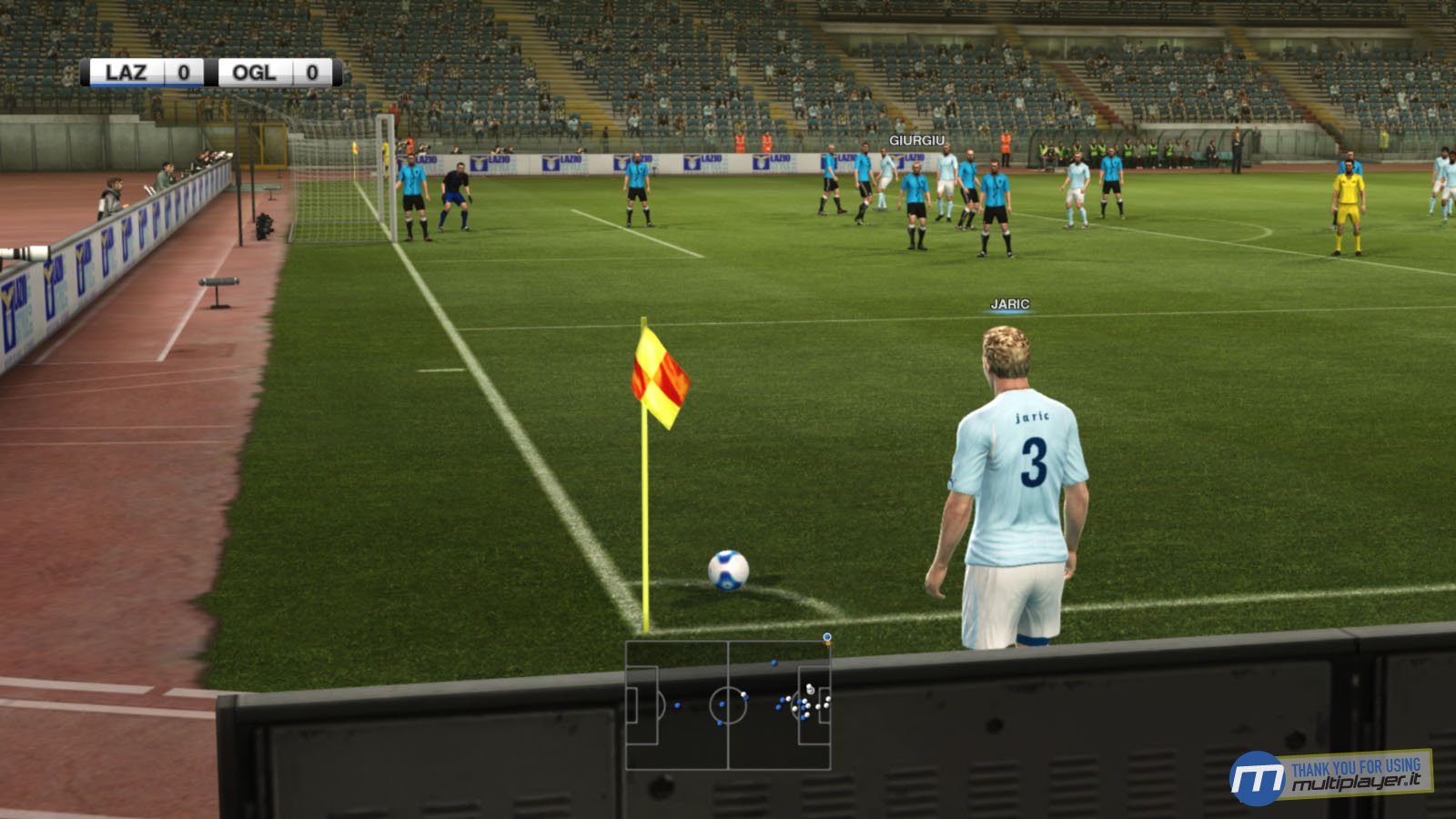This screenshot has width=1456, height=819.
Task: Click the pitch radar minimap
Action: point(728,705)
